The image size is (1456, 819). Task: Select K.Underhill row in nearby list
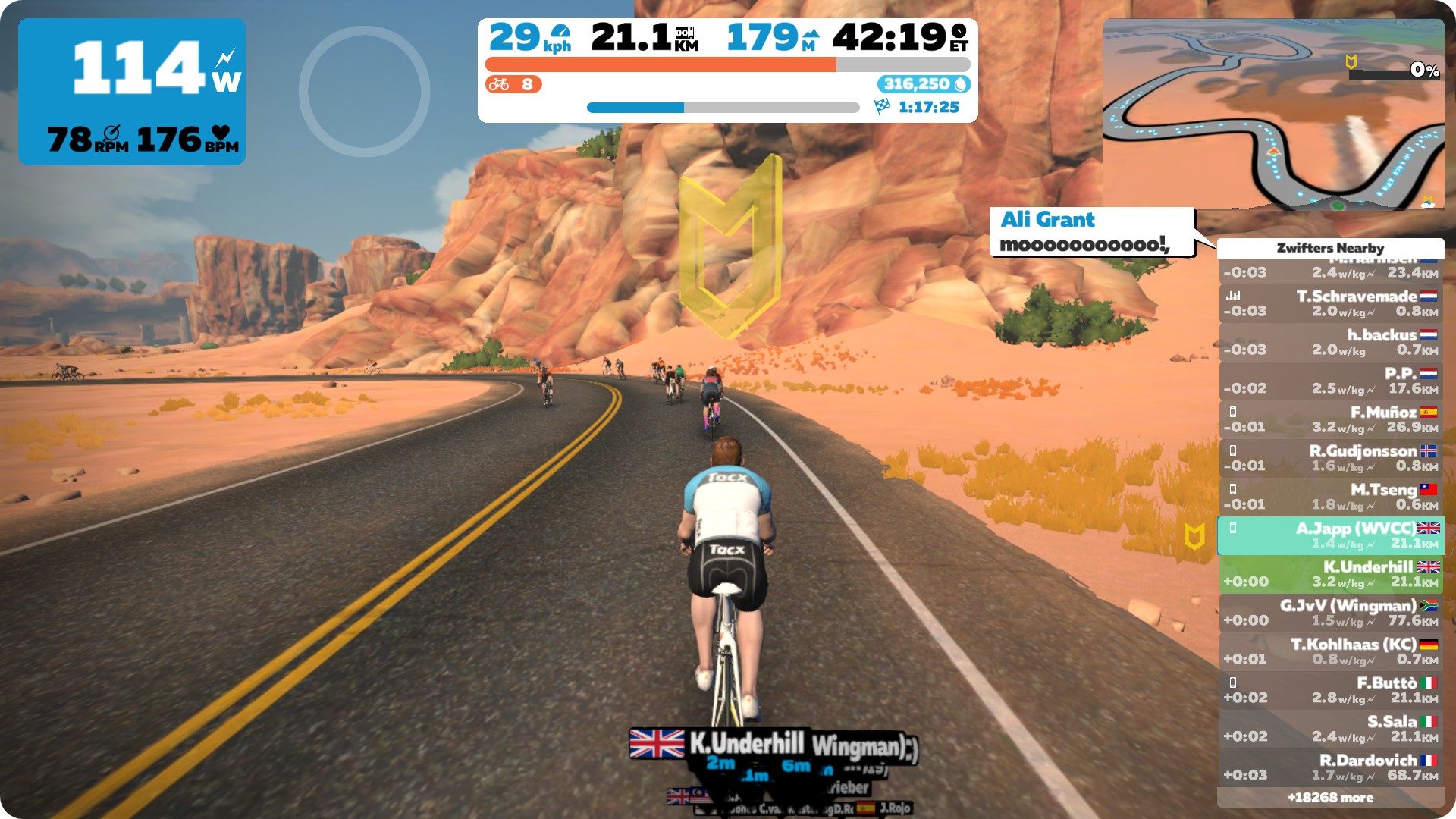pyautogui.click(x=1331, y=574)
